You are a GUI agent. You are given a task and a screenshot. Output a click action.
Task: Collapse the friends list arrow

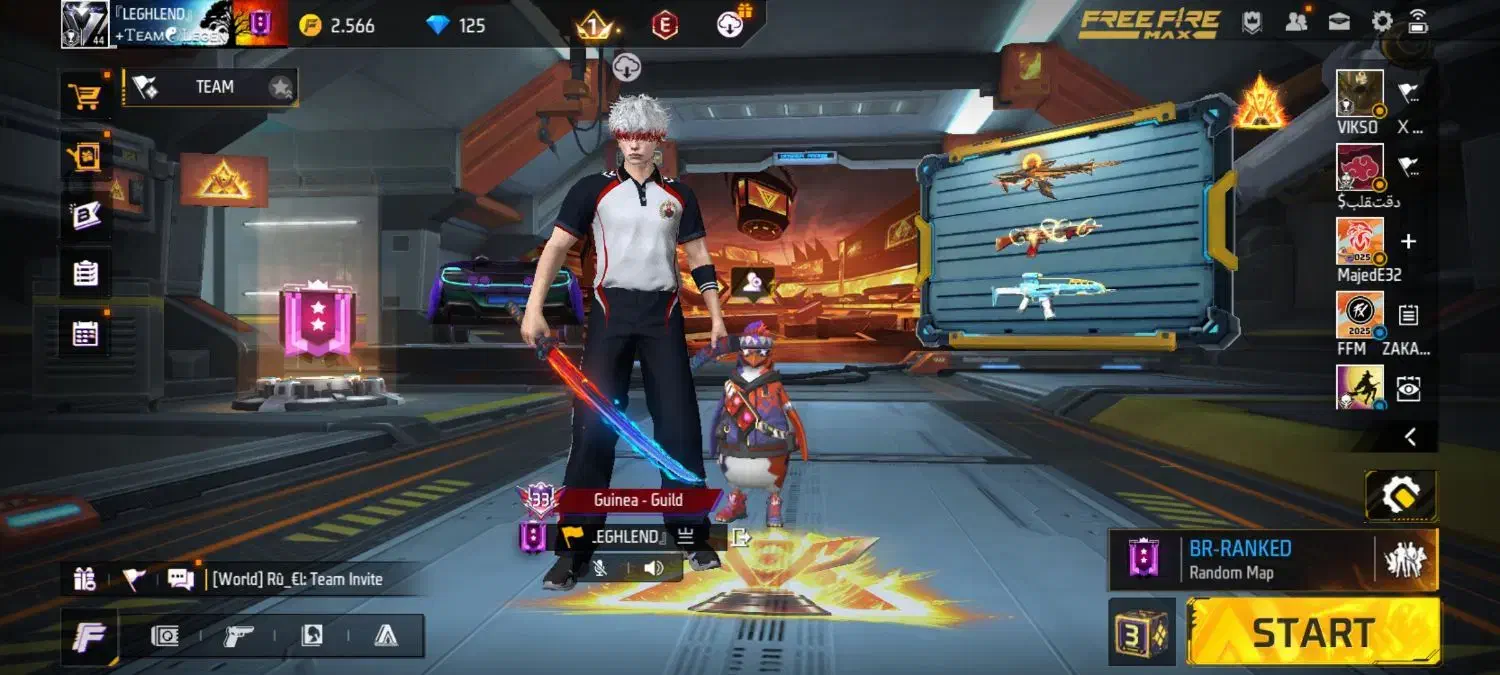(1410, 436)
